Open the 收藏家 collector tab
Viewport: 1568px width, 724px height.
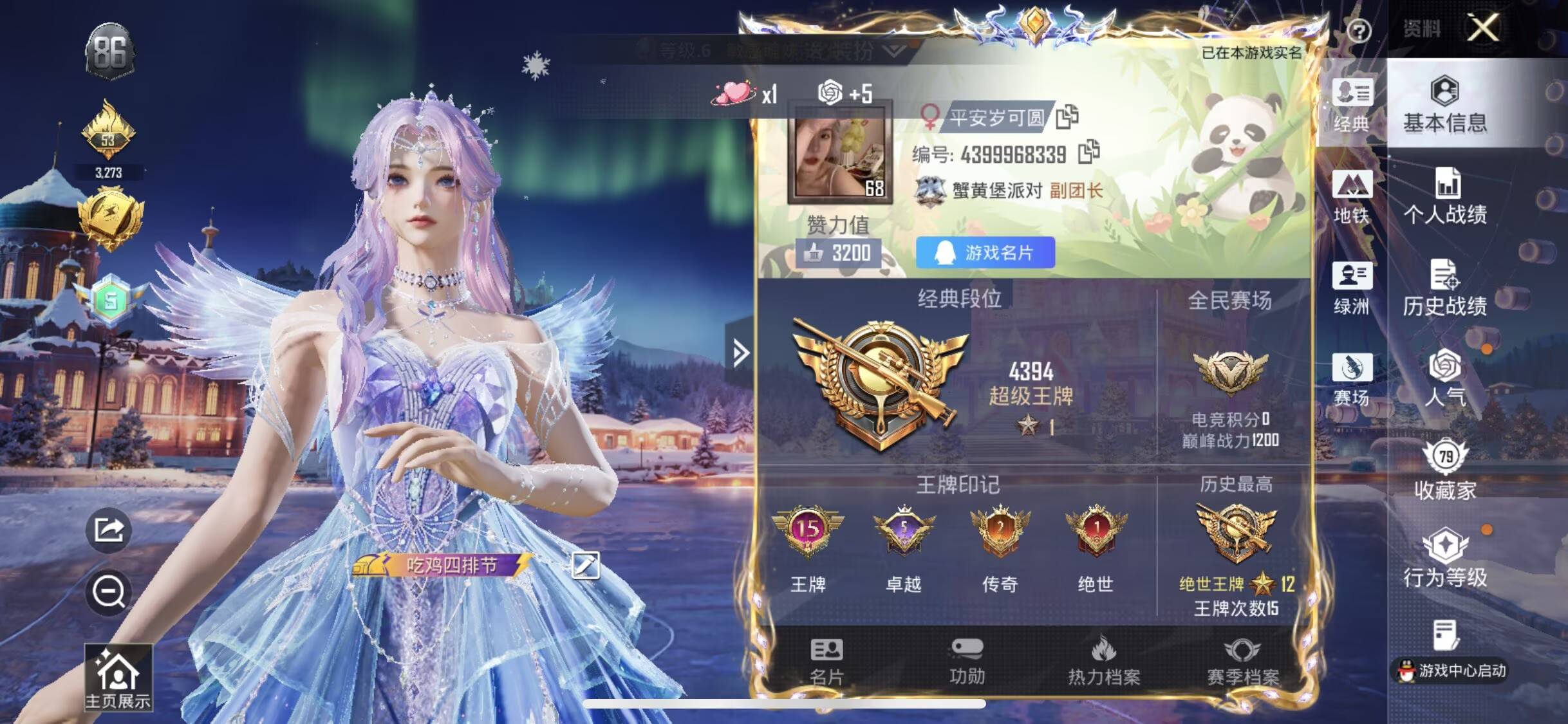1445,470
